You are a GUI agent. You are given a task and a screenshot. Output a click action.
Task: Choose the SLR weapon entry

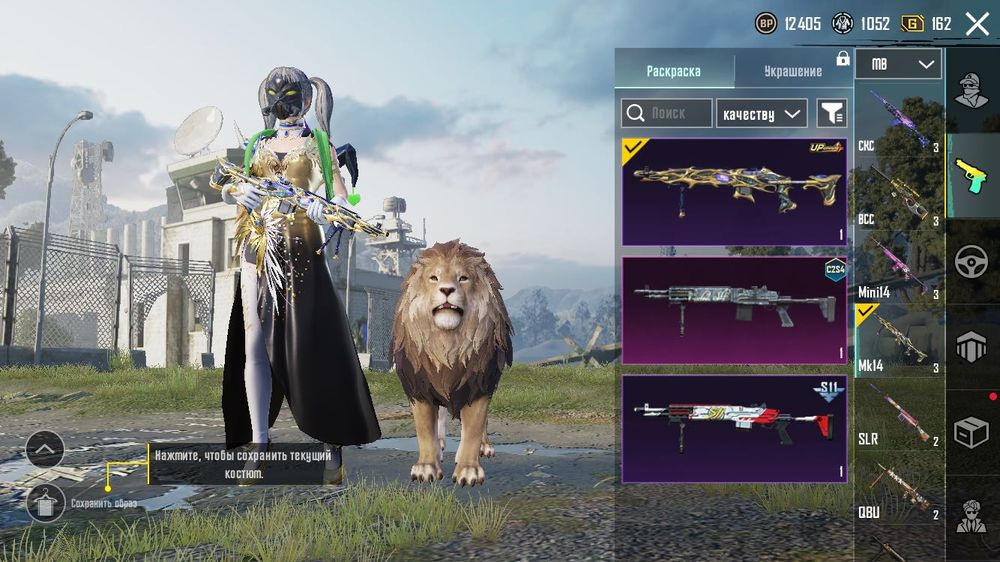898,414
